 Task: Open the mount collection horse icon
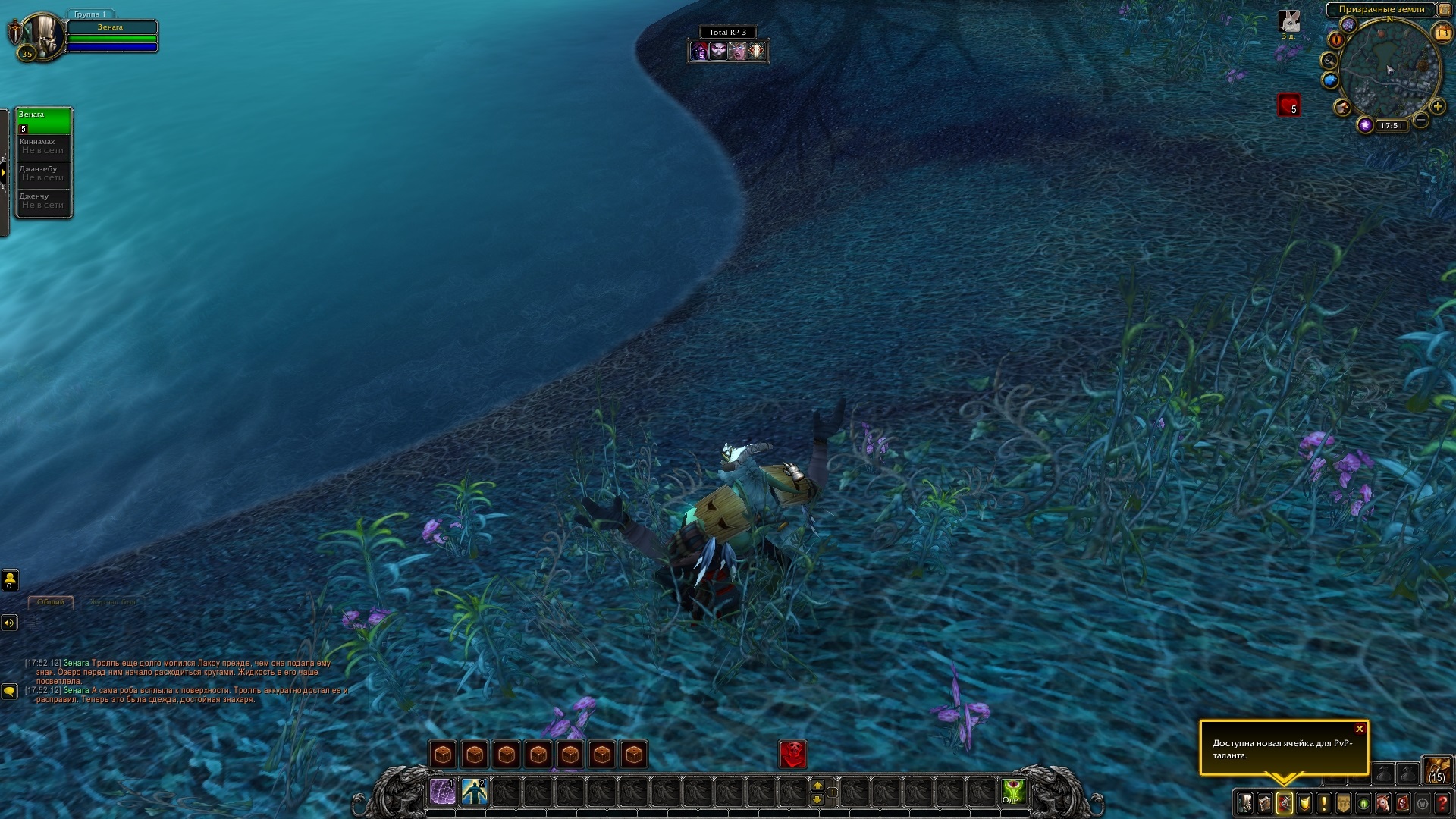coord(1383,802)
